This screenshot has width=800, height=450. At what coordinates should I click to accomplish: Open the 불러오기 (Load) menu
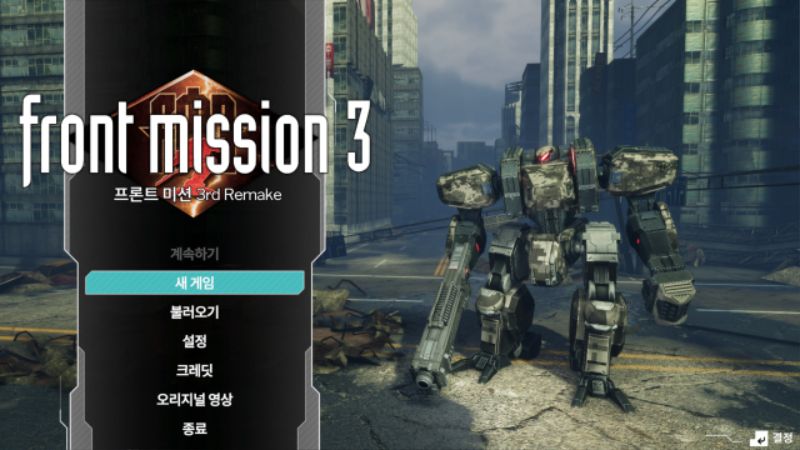click(195, 312)
